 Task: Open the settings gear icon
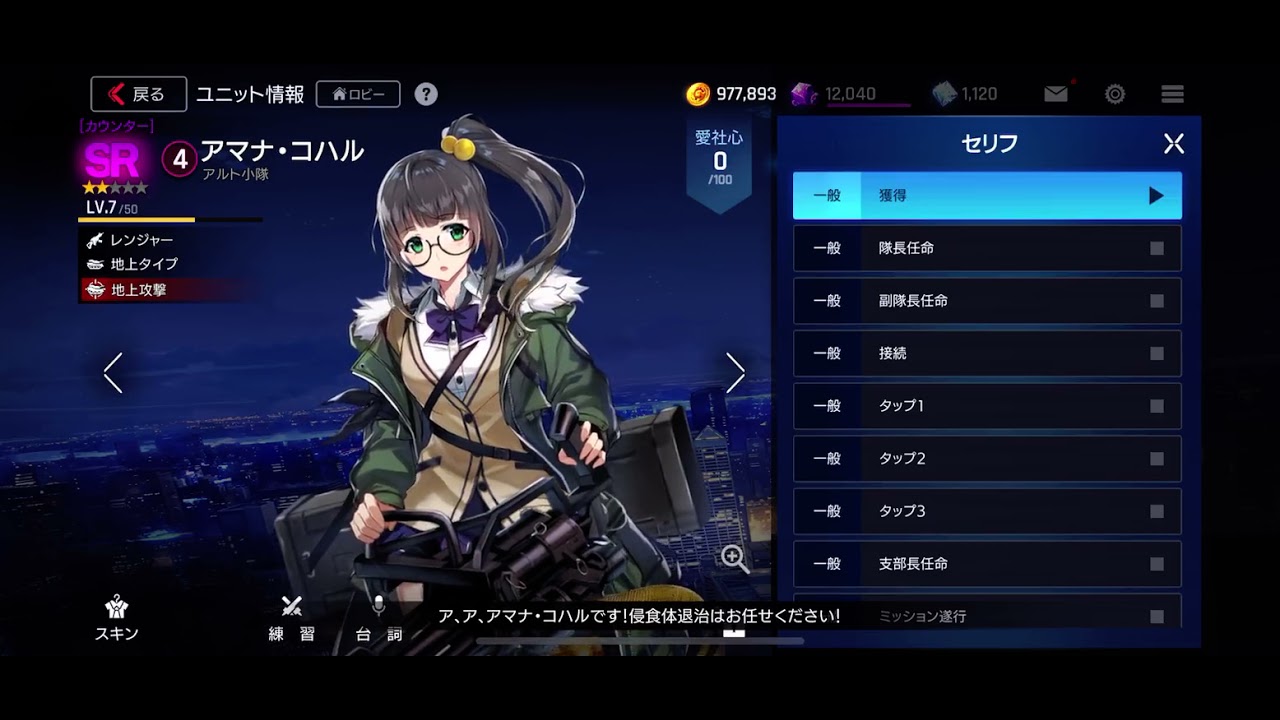pyautogui.click(x=1113, y=93)
